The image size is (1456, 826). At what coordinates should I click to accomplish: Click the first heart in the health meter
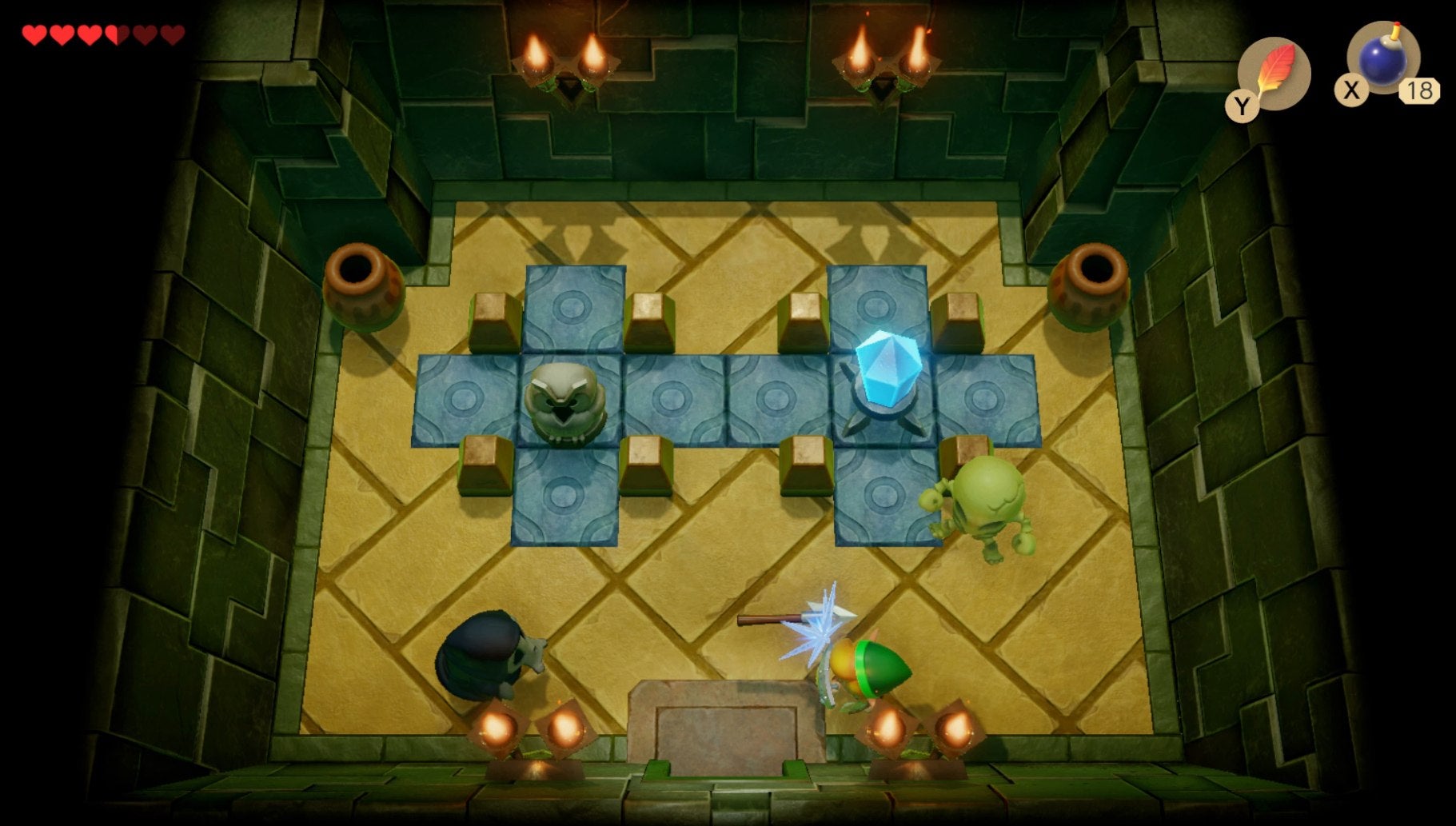pyautogui.click(x=34, y=34)
